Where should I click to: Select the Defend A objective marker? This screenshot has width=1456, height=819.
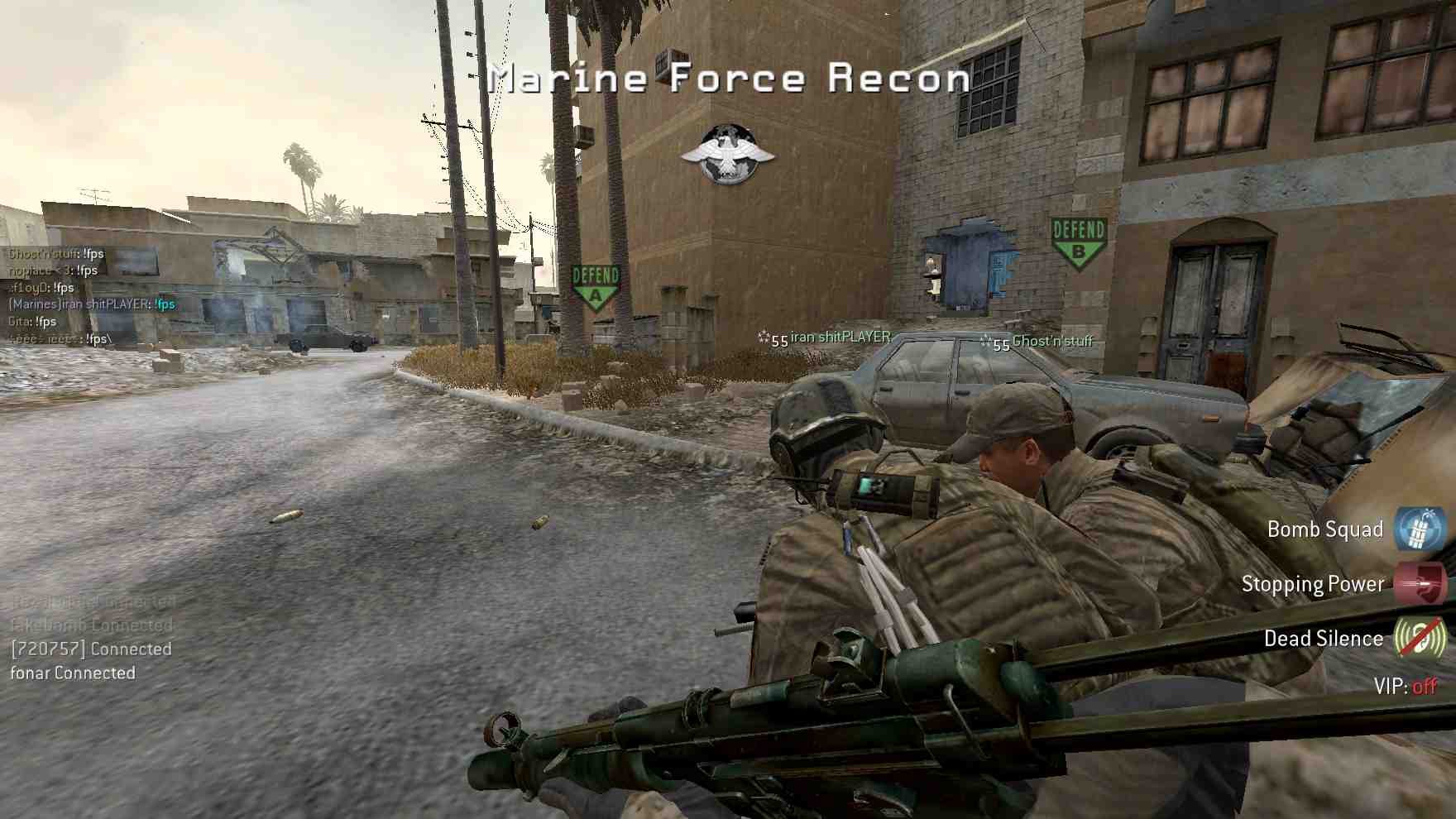596,286
